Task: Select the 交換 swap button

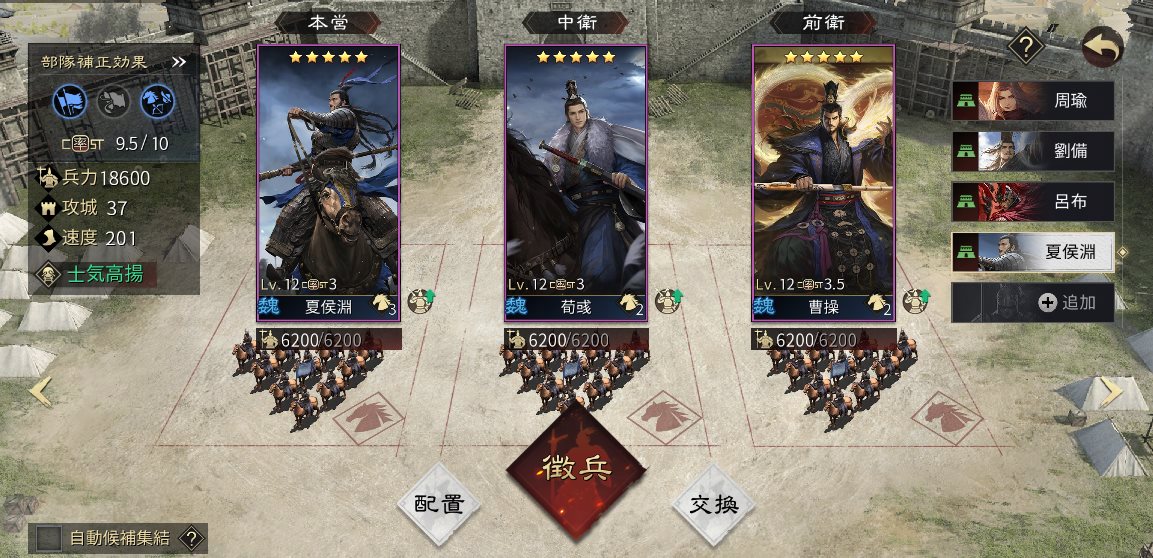Action: pos(714,505)
